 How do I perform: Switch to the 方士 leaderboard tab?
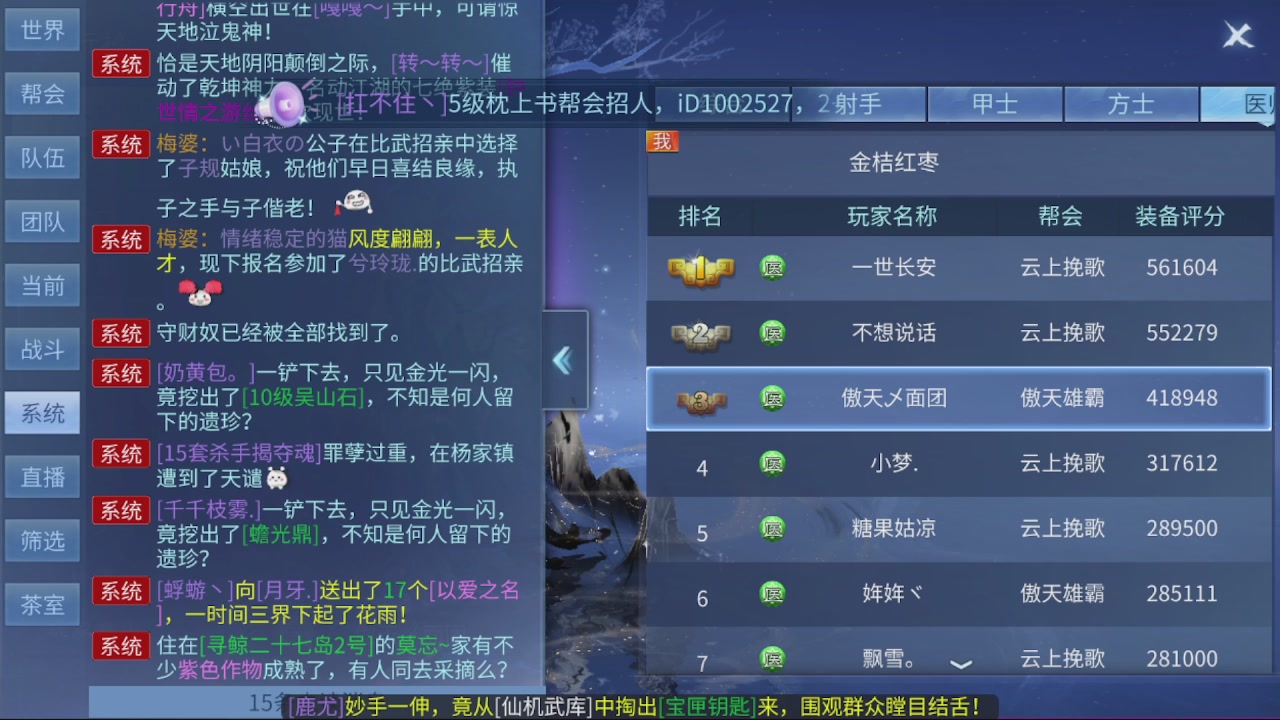[1131, 103]
